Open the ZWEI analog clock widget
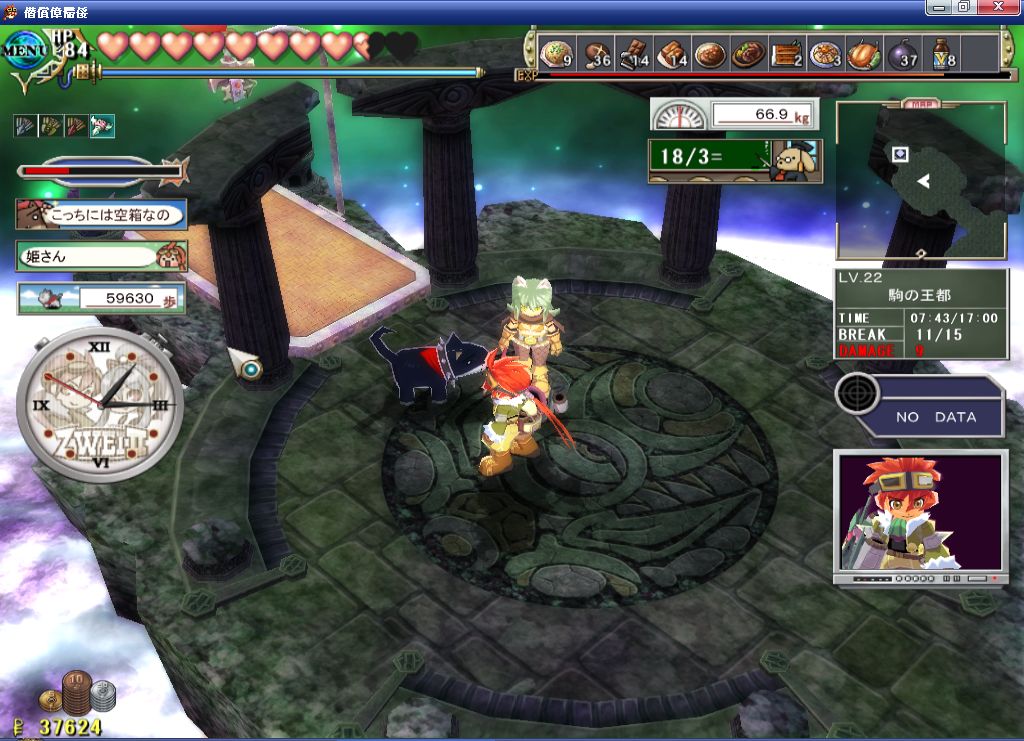 (x=100, y=403)
